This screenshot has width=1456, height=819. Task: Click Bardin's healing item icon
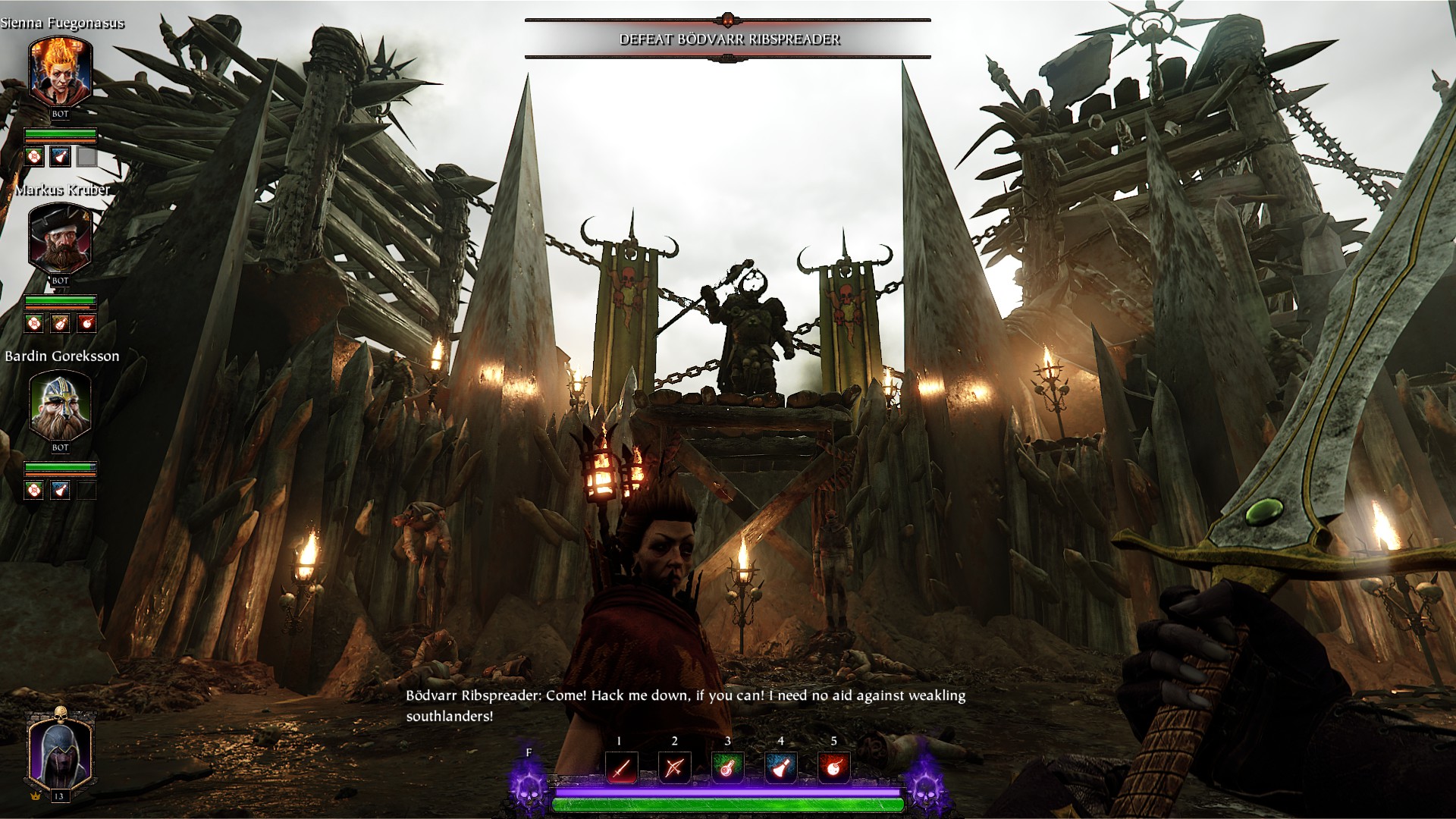(33, 491)
